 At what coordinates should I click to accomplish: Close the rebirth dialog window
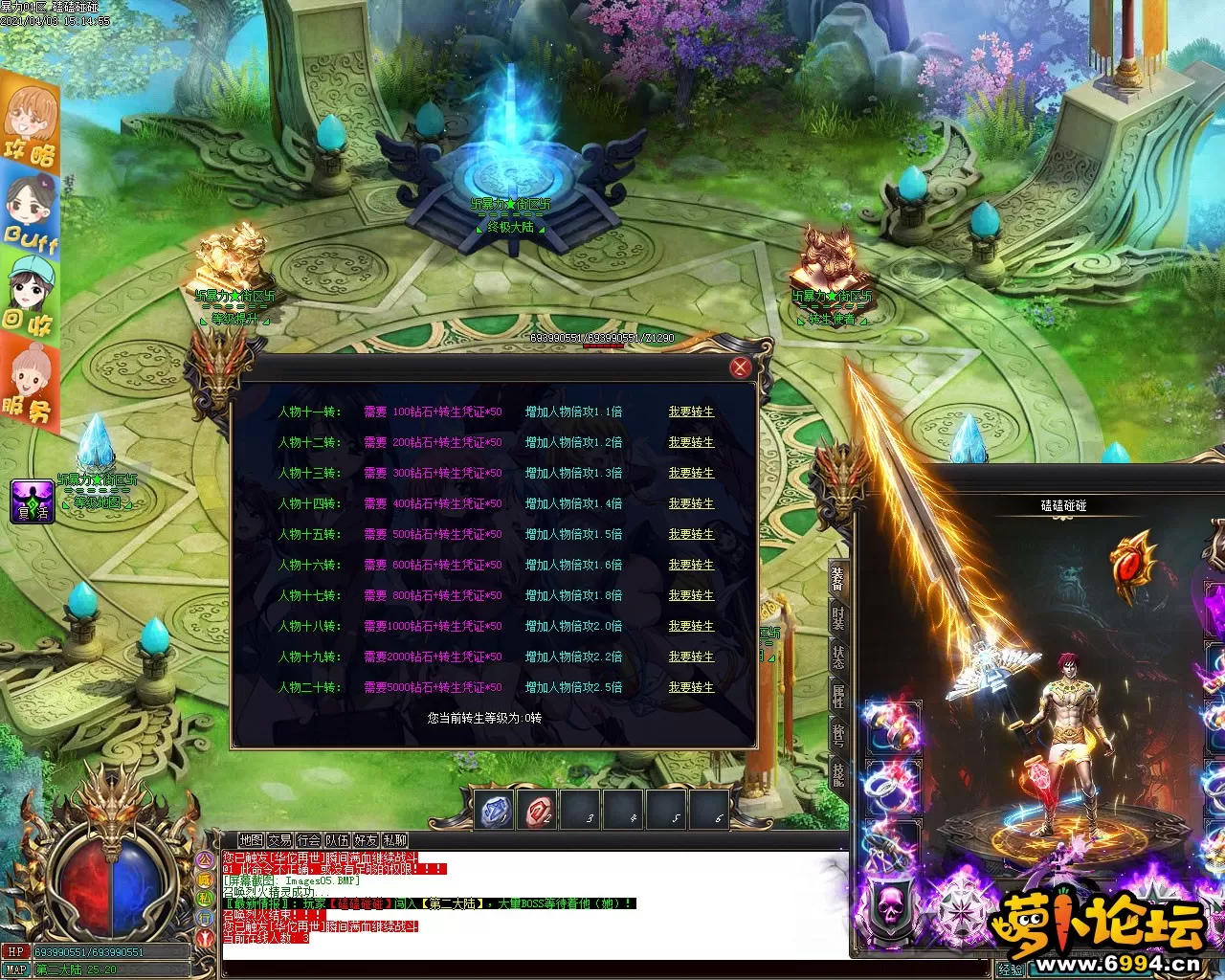[x=740, y=367]
